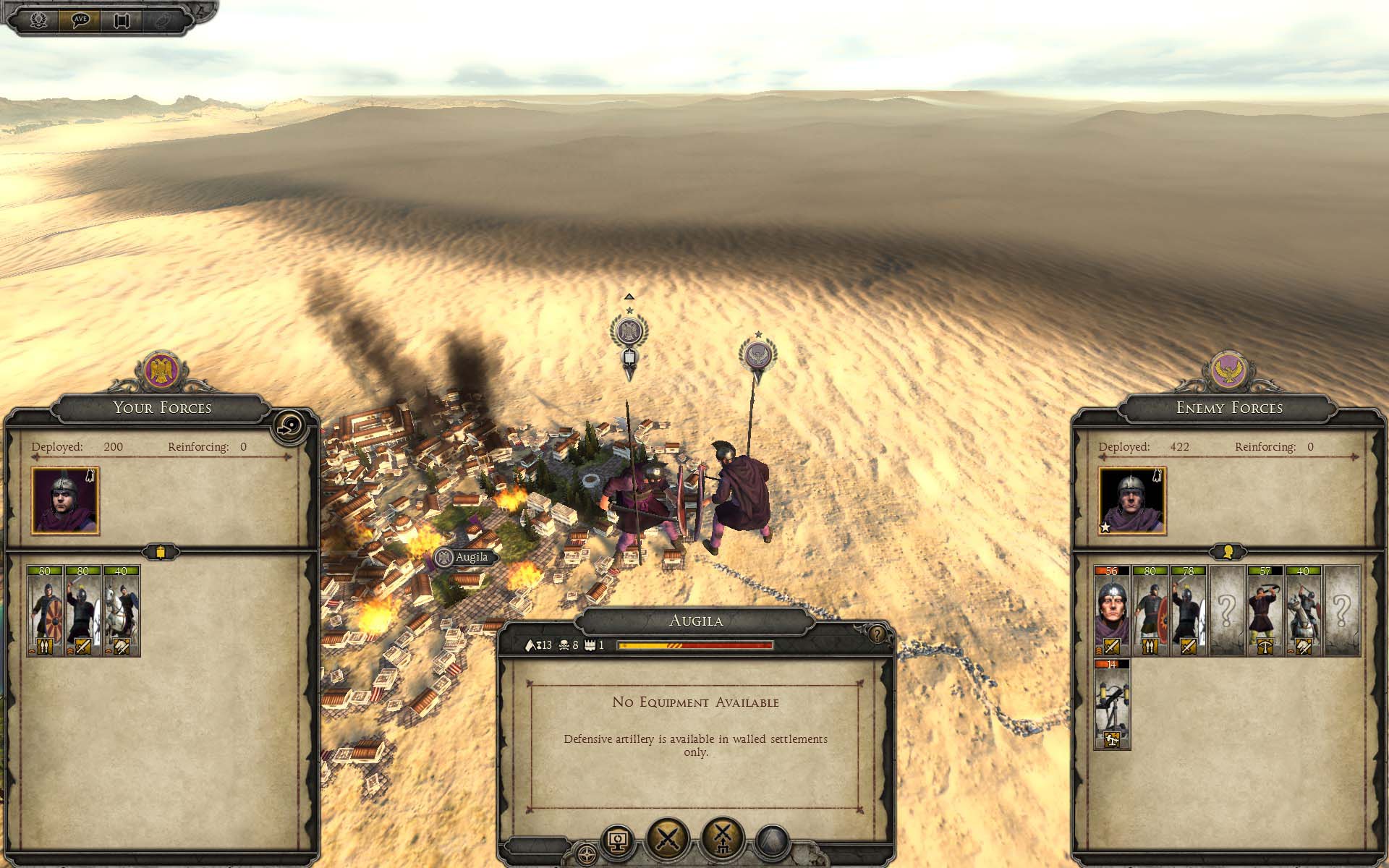The width and height of the screenshot is (1389, 868).
Task: Pick your 40-strong cavalry unit card
Action: (122, 611)
